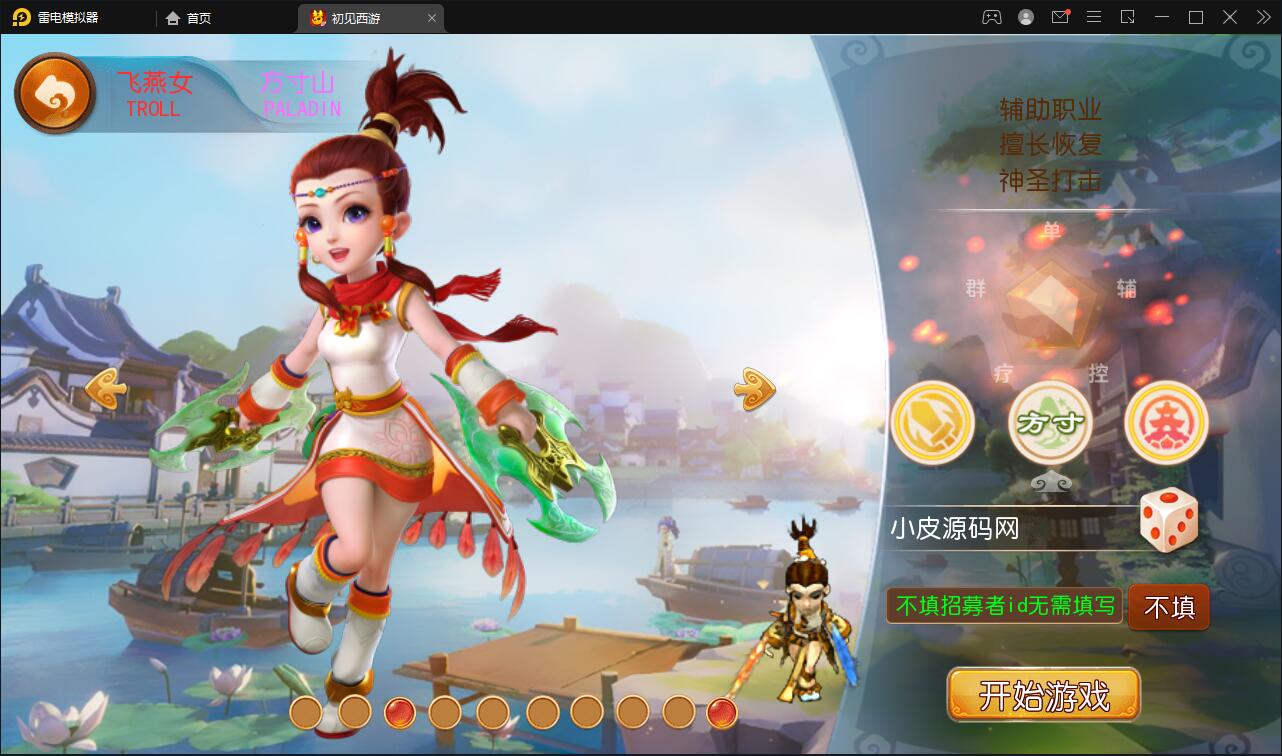
Task: Click the 不填 skip button
Action: point(1168,606)
